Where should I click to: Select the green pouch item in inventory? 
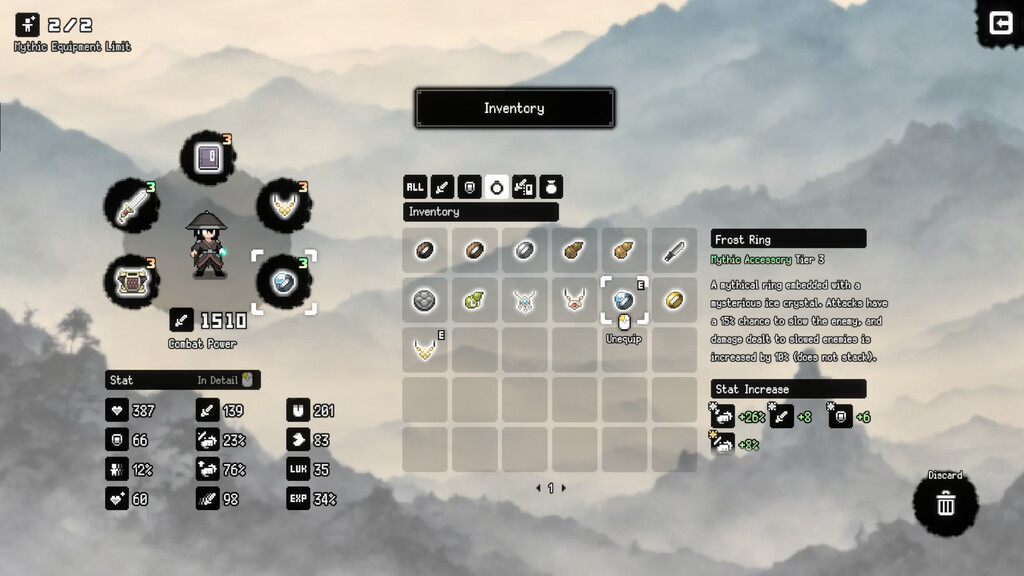(475, 300)
